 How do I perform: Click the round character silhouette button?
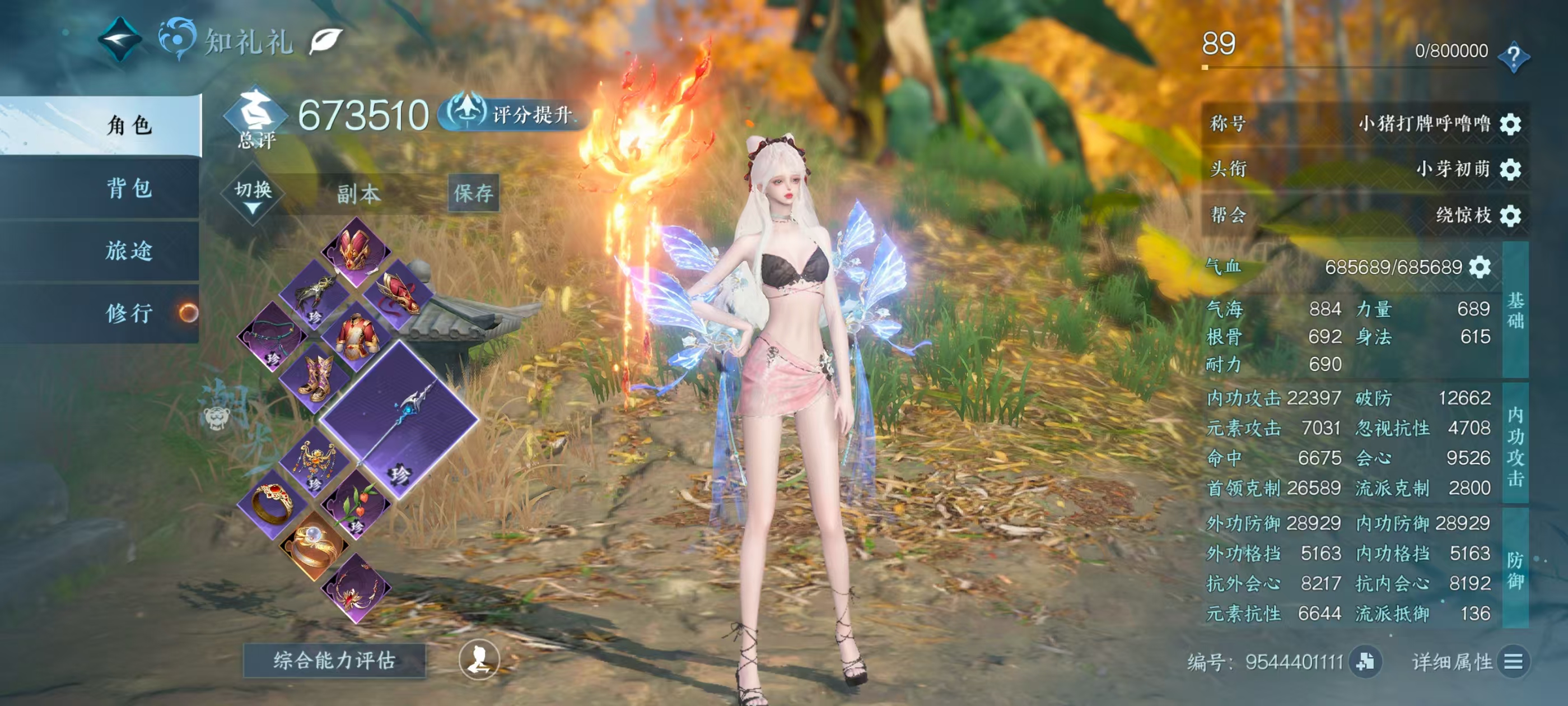click(478, 659)
